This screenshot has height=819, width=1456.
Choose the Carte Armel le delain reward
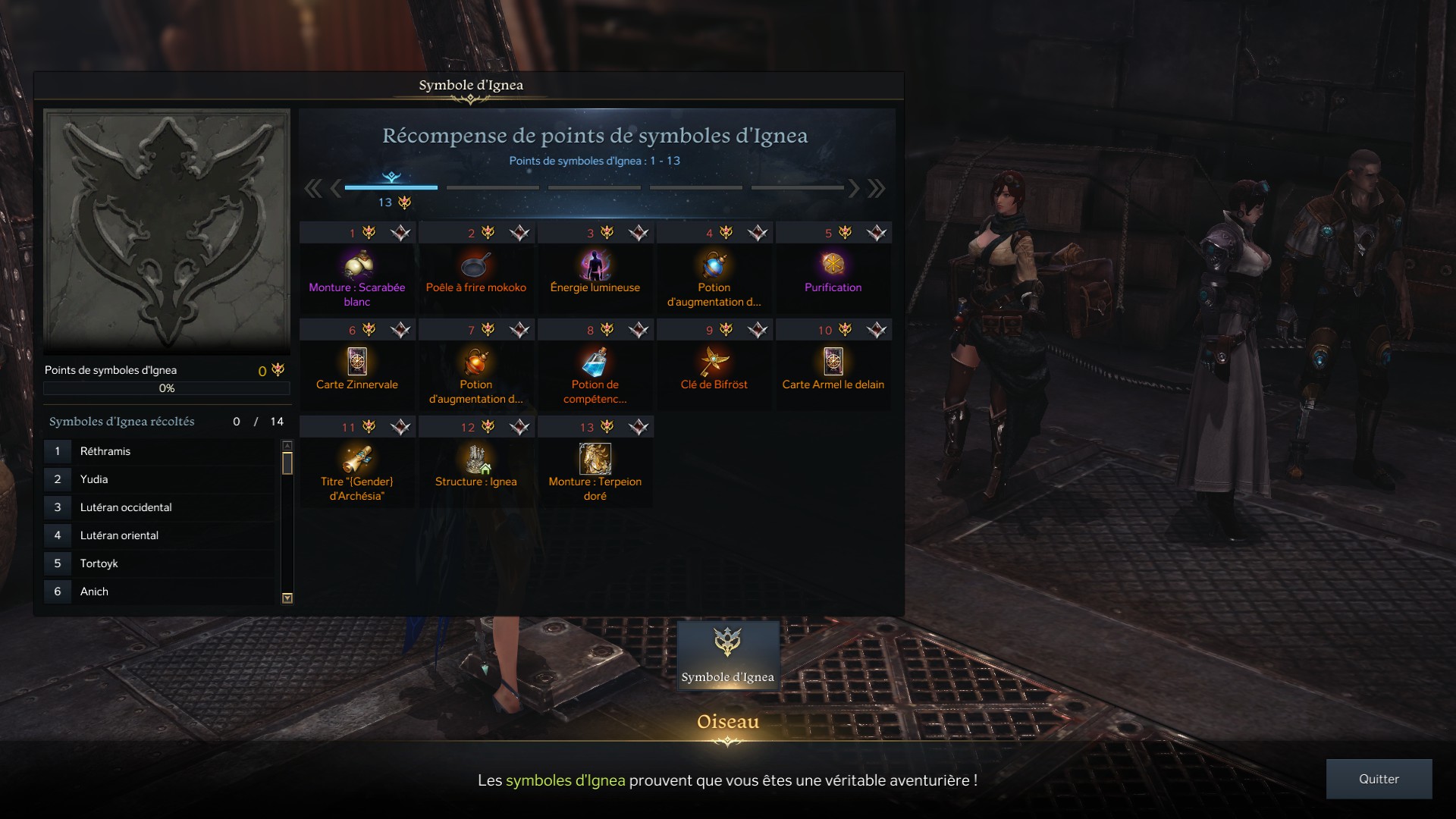[833, 362]
